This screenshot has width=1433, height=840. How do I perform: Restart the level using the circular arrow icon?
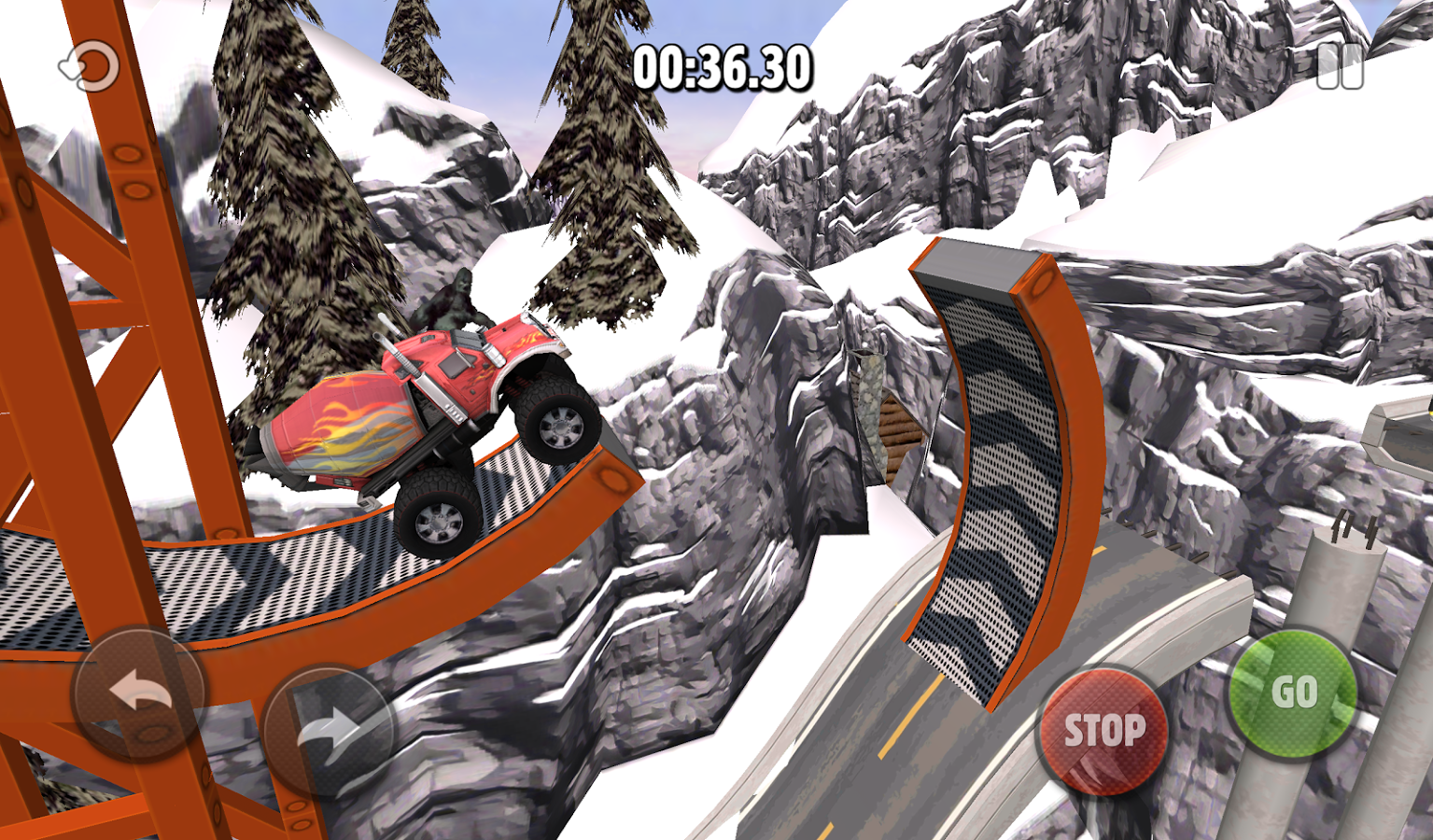[91, 67]
